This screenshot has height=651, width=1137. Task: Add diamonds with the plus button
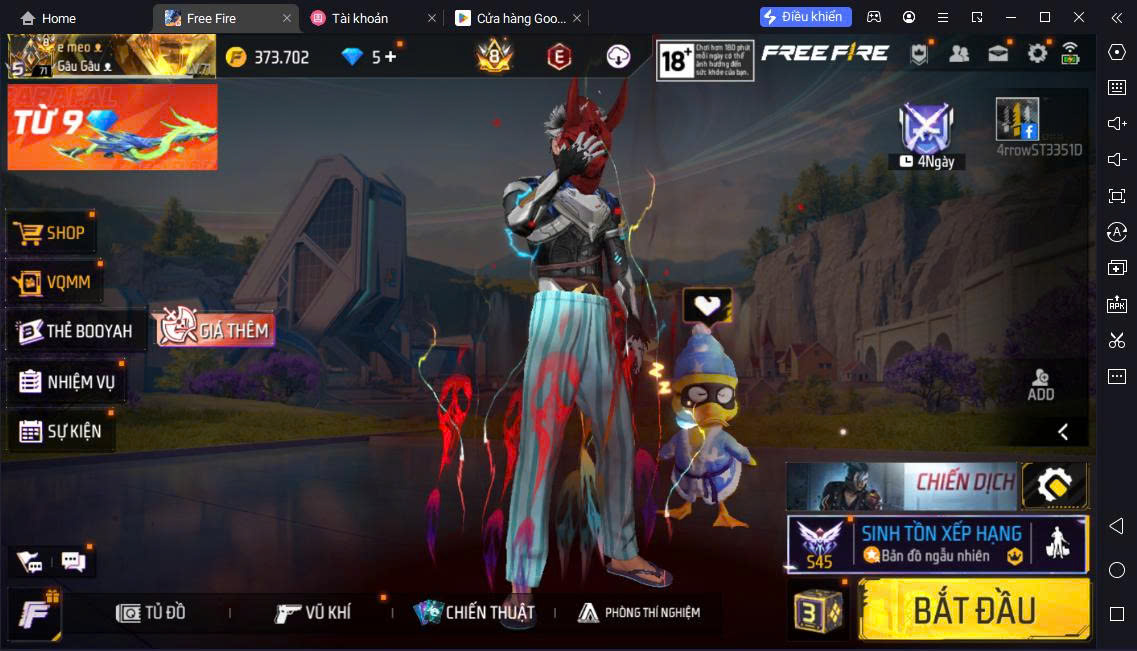390,57
